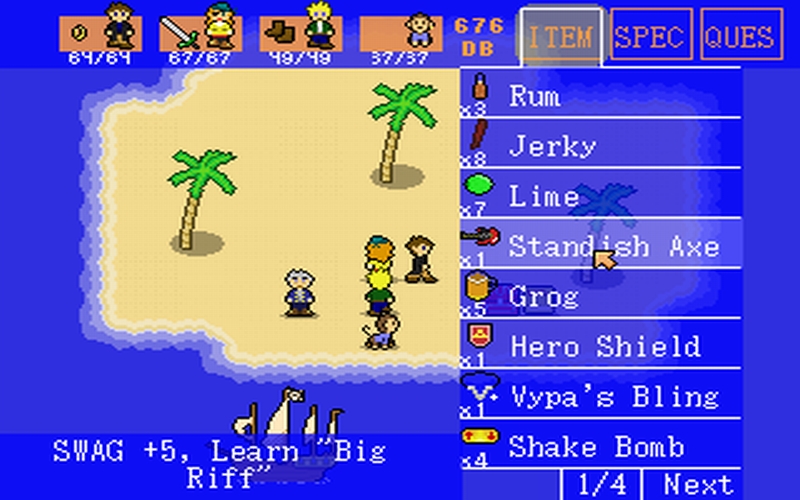The height and width of the screenshot is (500, 800).
Task: Open the QUES tab
Action: pos(741,37)
